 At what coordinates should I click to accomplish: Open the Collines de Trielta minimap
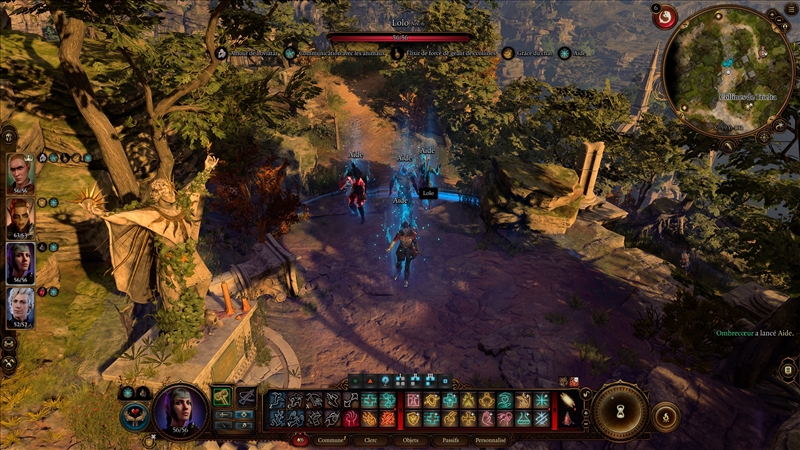pyautogui.click(x=734, y=69)
